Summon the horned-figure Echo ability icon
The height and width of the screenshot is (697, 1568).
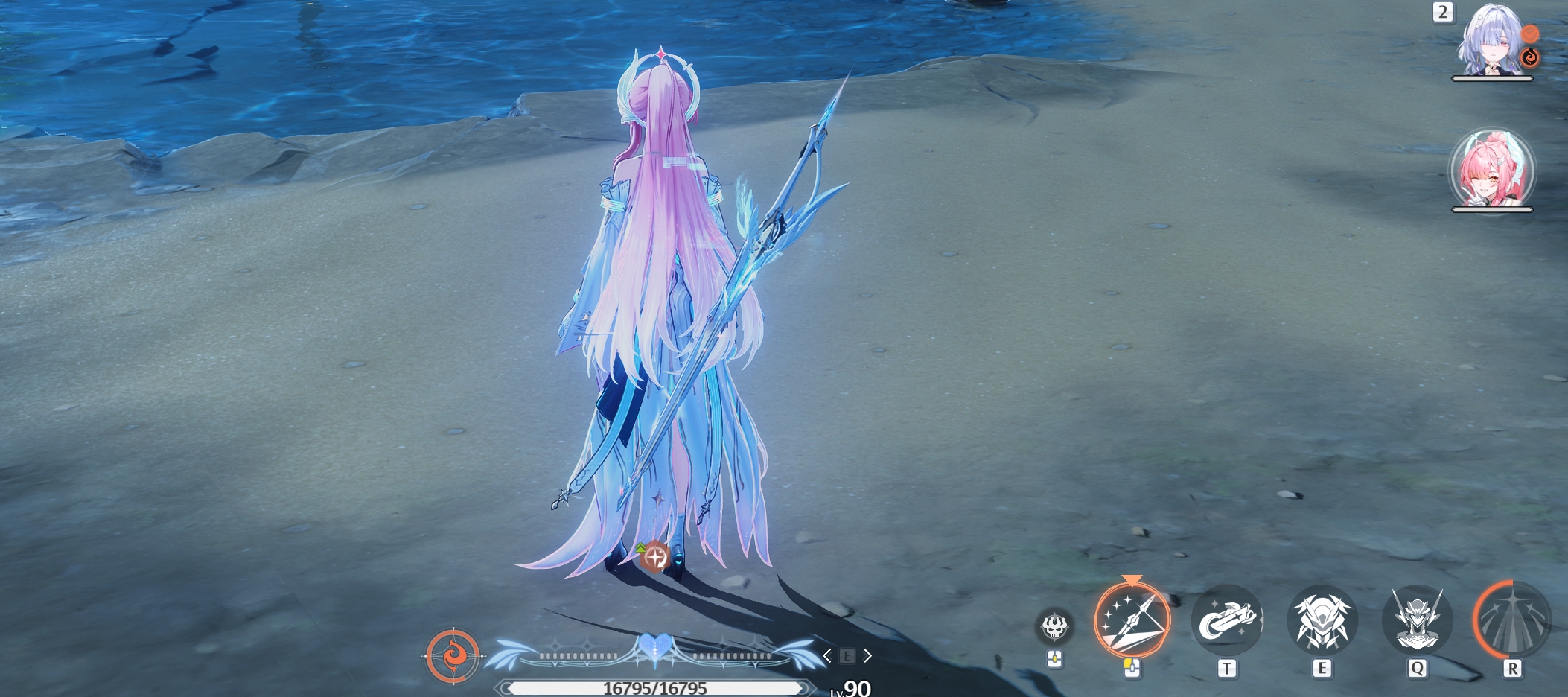tap(1417, 620)
